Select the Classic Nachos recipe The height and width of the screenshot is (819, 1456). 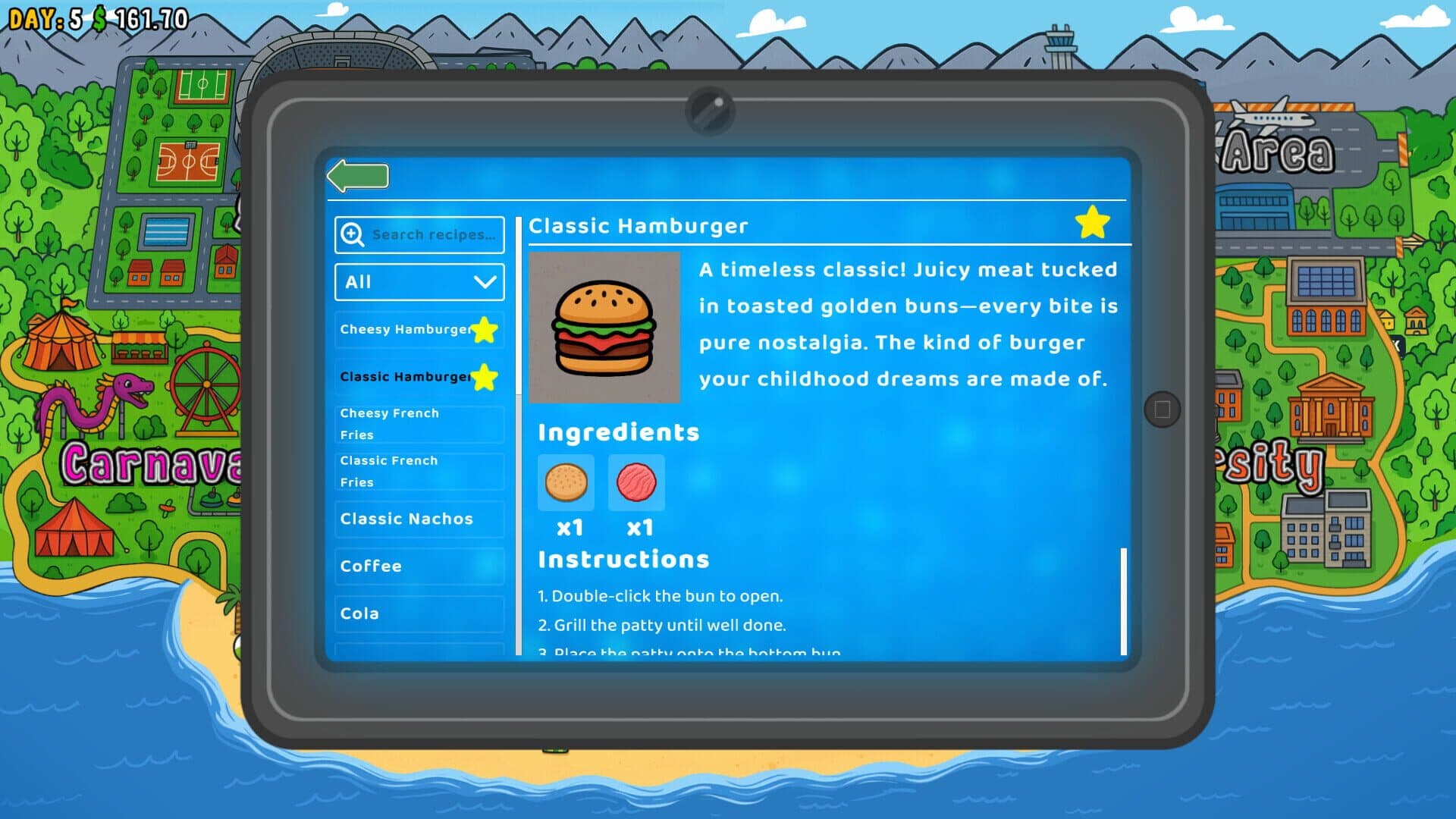tap(406, 519)
